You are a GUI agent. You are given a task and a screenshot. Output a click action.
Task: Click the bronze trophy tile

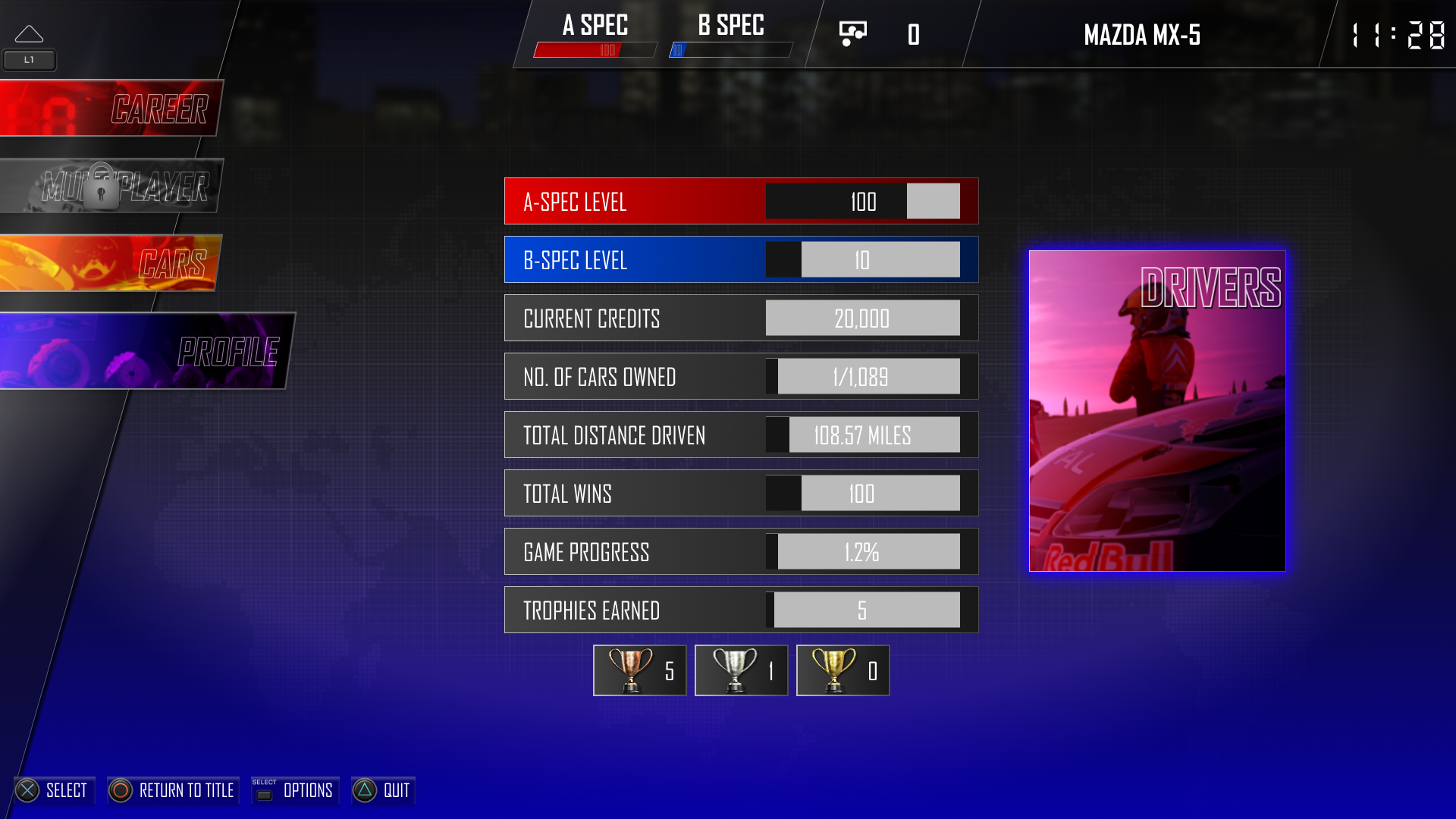tap(639, 670)
